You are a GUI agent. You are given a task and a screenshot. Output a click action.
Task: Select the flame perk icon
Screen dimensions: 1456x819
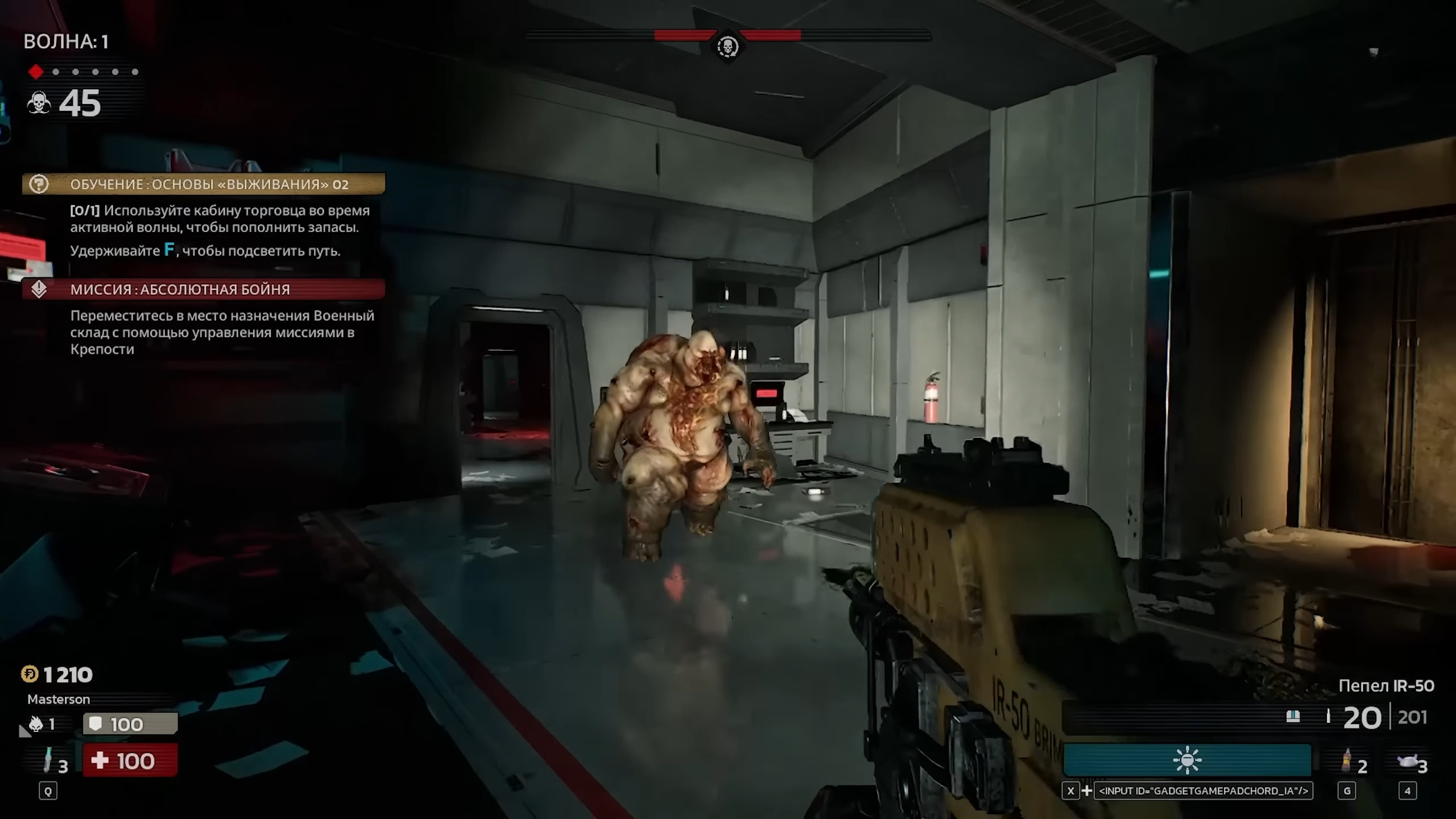point(36,723)
